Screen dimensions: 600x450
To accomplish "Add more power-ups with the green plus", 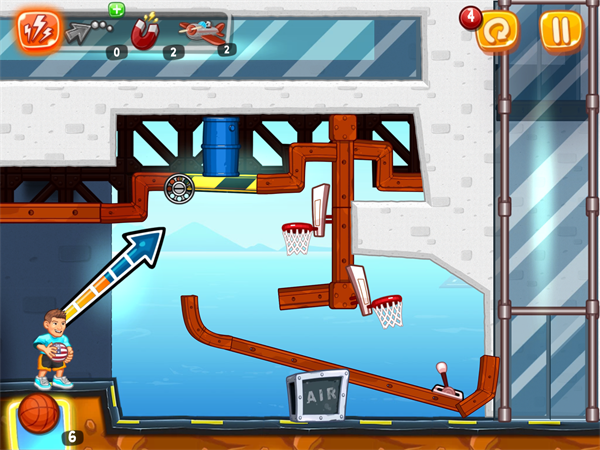I will (x=116, y=9).
